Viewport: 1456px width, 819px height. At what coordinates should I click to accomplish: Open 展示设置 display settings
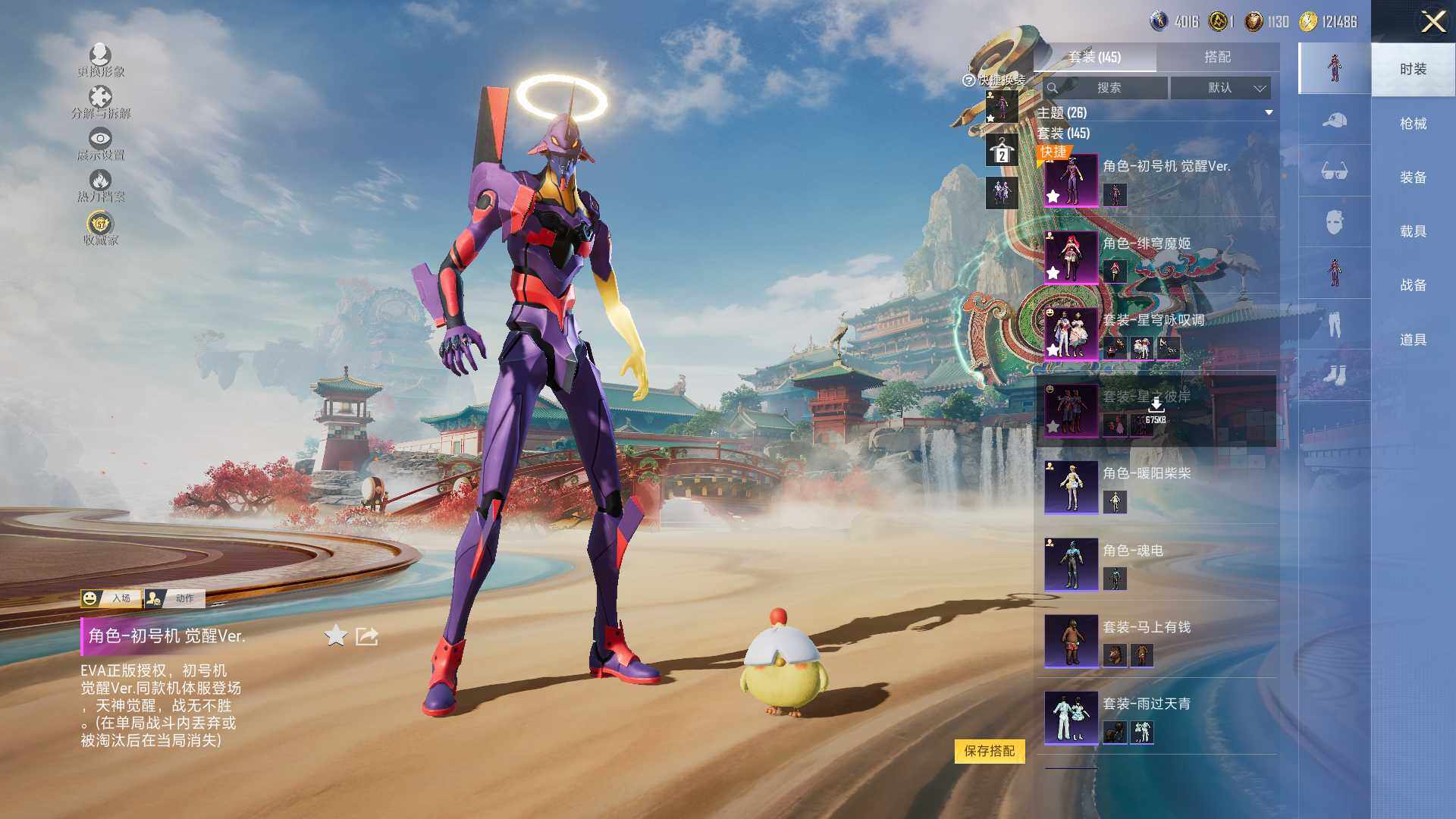(x=100, y=143)
